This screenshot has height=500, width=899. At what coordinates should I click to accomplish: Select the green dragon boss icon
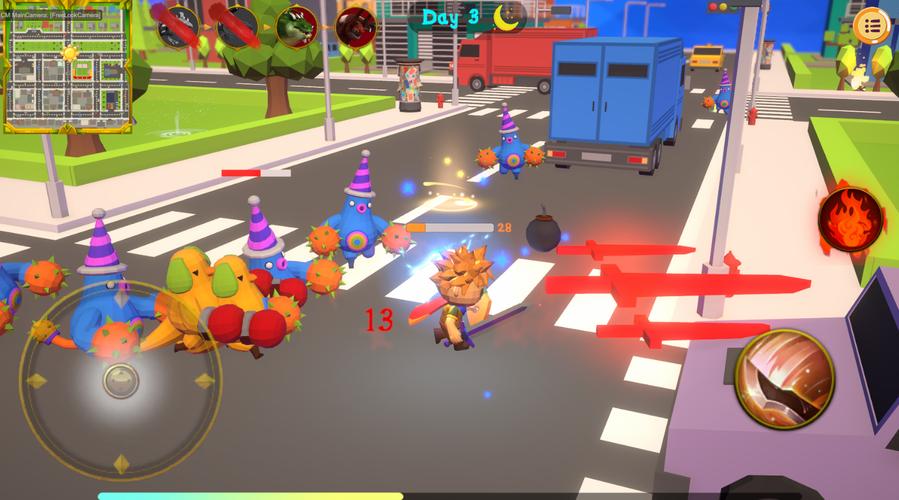(x=296, y=26)
